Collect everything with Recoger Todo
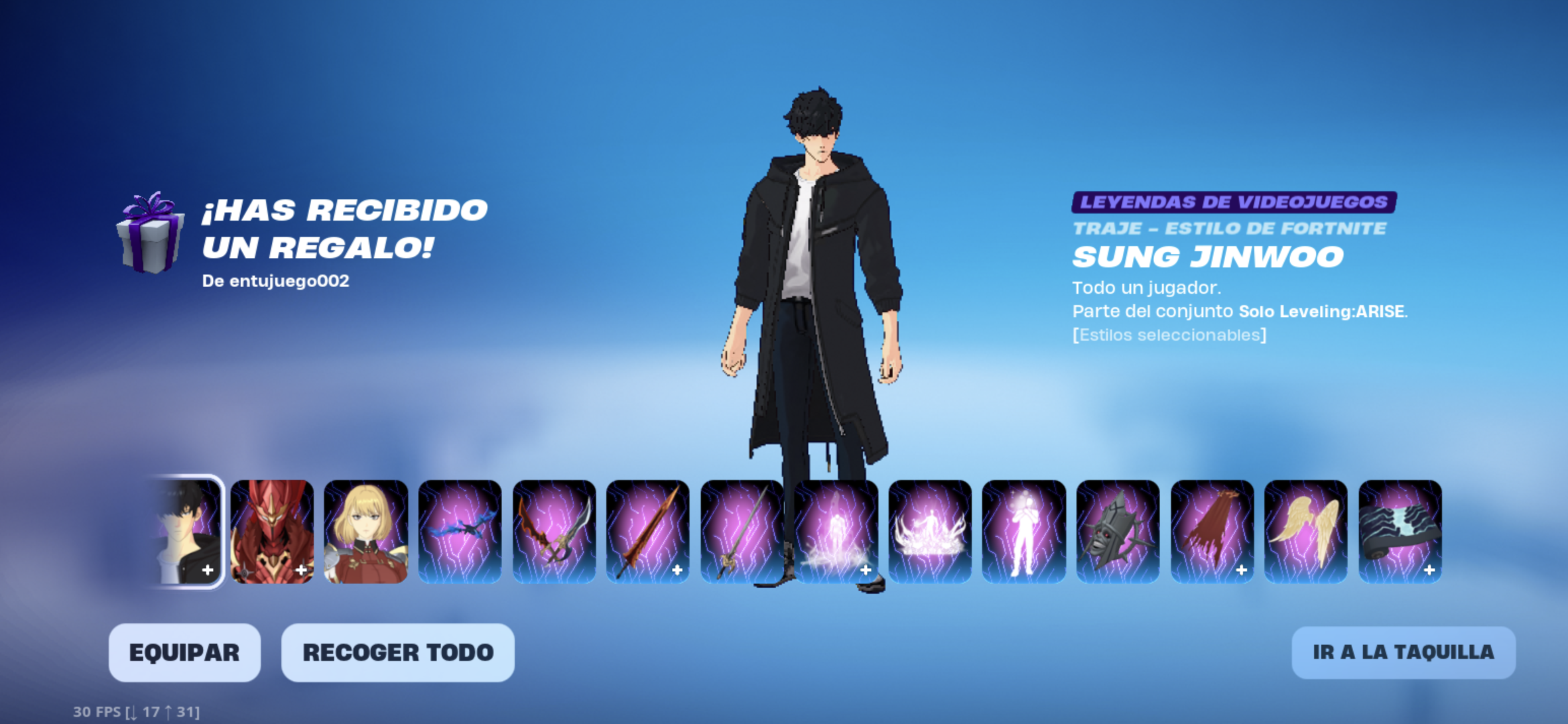Image resolution: width=1568 pixels, height=724 pixels. click(397, 652)
